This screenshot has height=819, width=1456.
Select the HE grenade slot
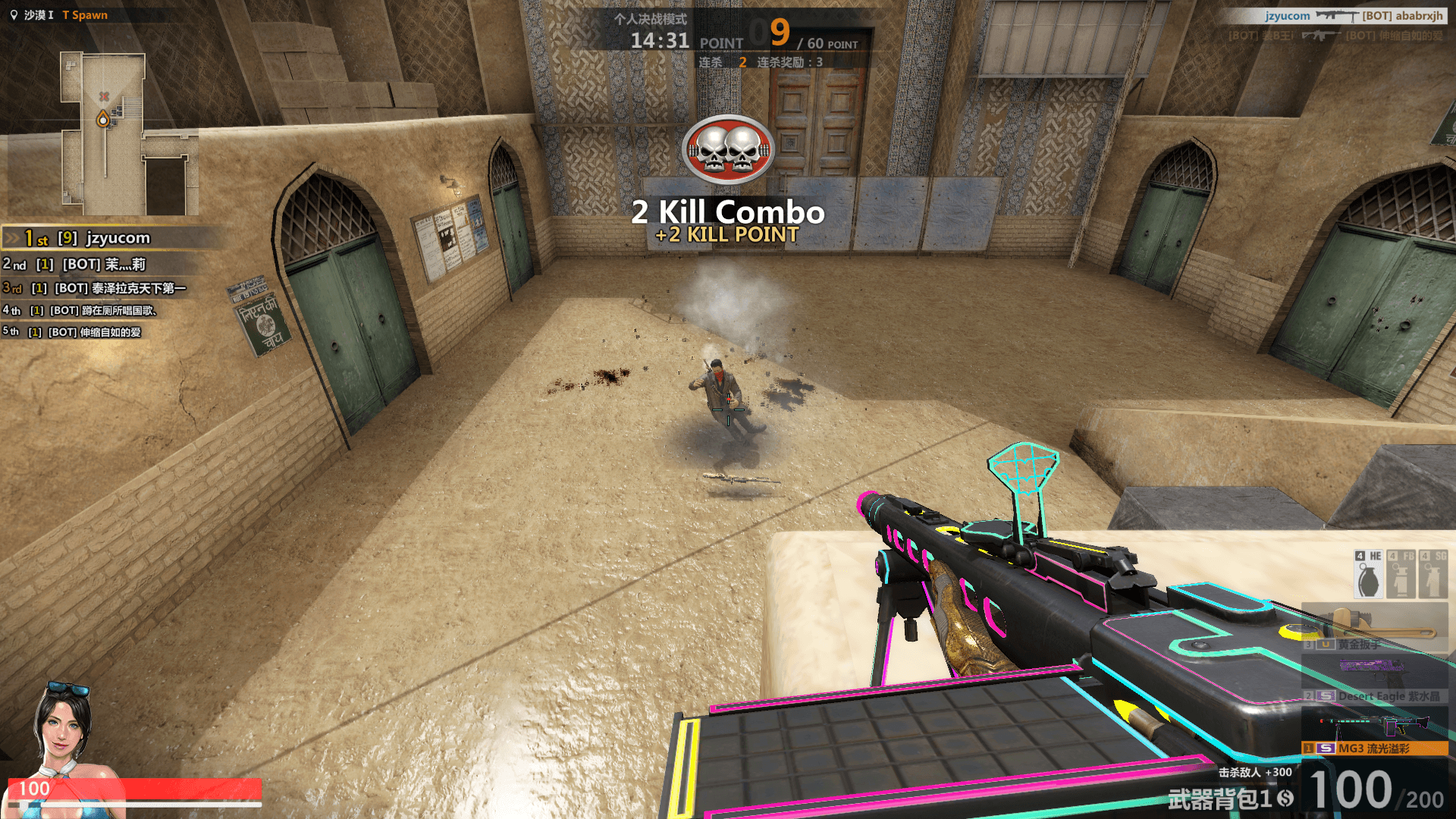[1369, 575]
